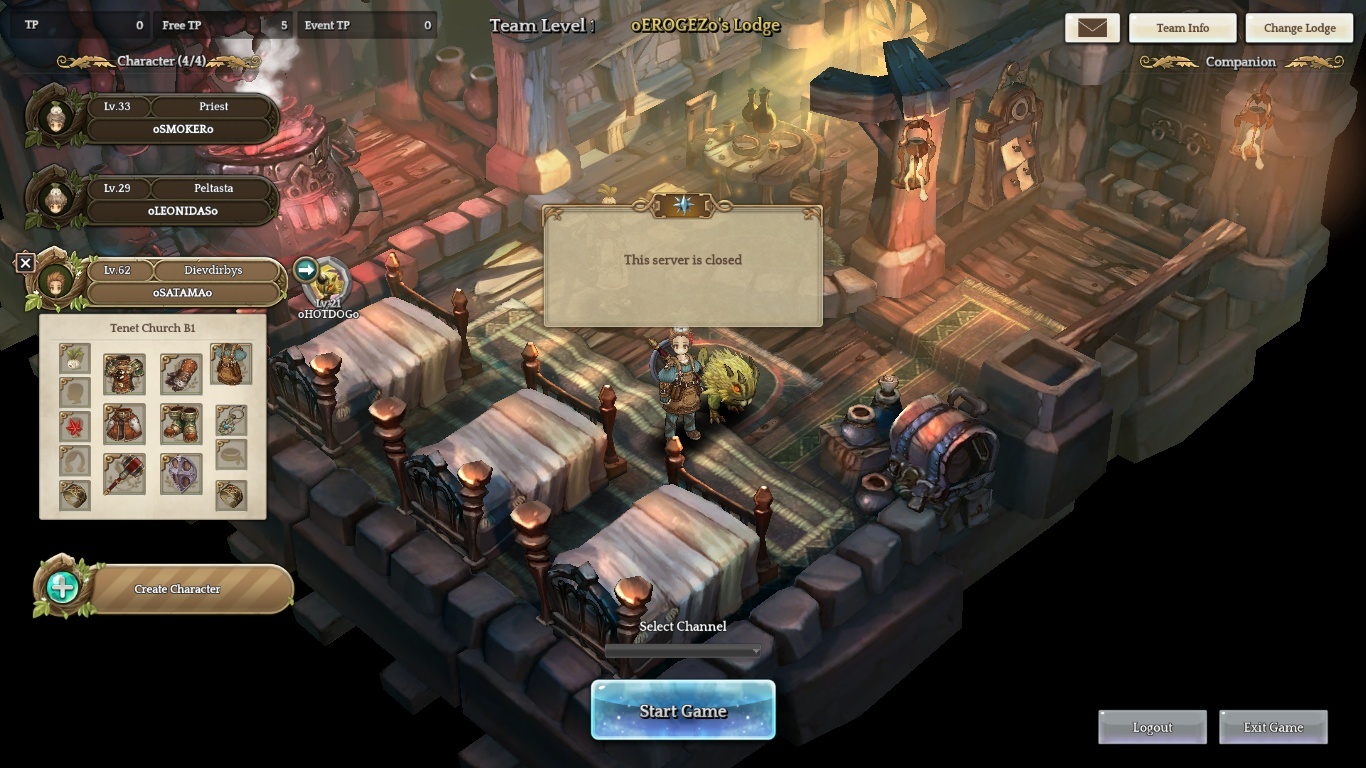Click the arrow on companion oHOTDOGo
This screenshot has width=1366, height=768.
[306, 269]
